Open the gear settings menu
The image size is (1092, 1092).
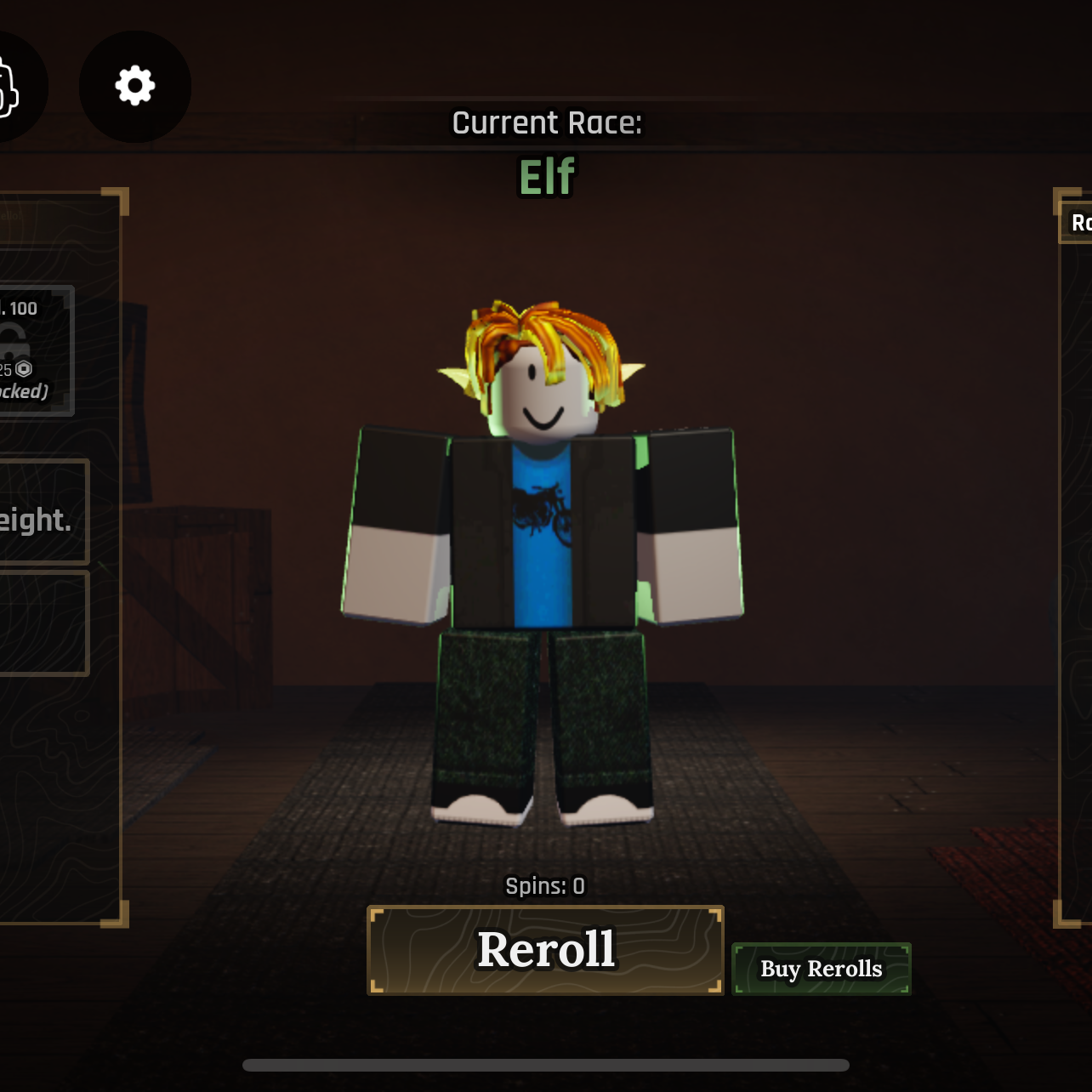[x=135, y=87]
